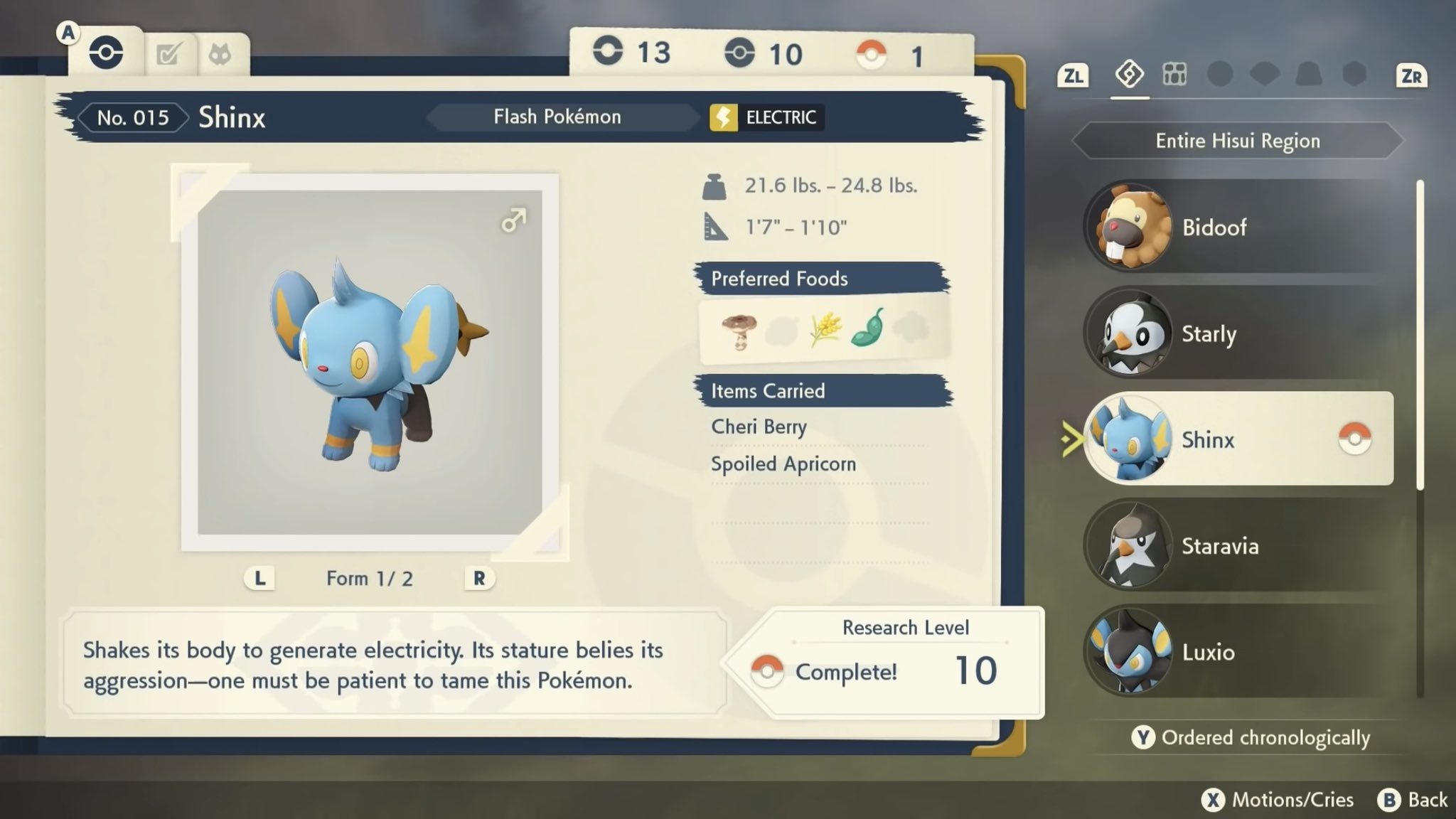Click R to view Shinx's next form
This screenshot has width=1456, height=819.
click(479, 578)
